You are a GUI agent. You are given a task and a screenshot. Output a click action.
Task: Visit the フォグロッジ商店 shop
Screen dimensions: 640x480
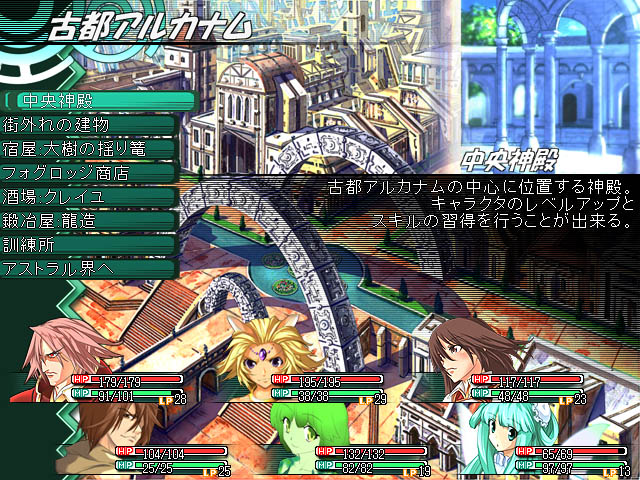pyautogui.click(x=90, y=173)
